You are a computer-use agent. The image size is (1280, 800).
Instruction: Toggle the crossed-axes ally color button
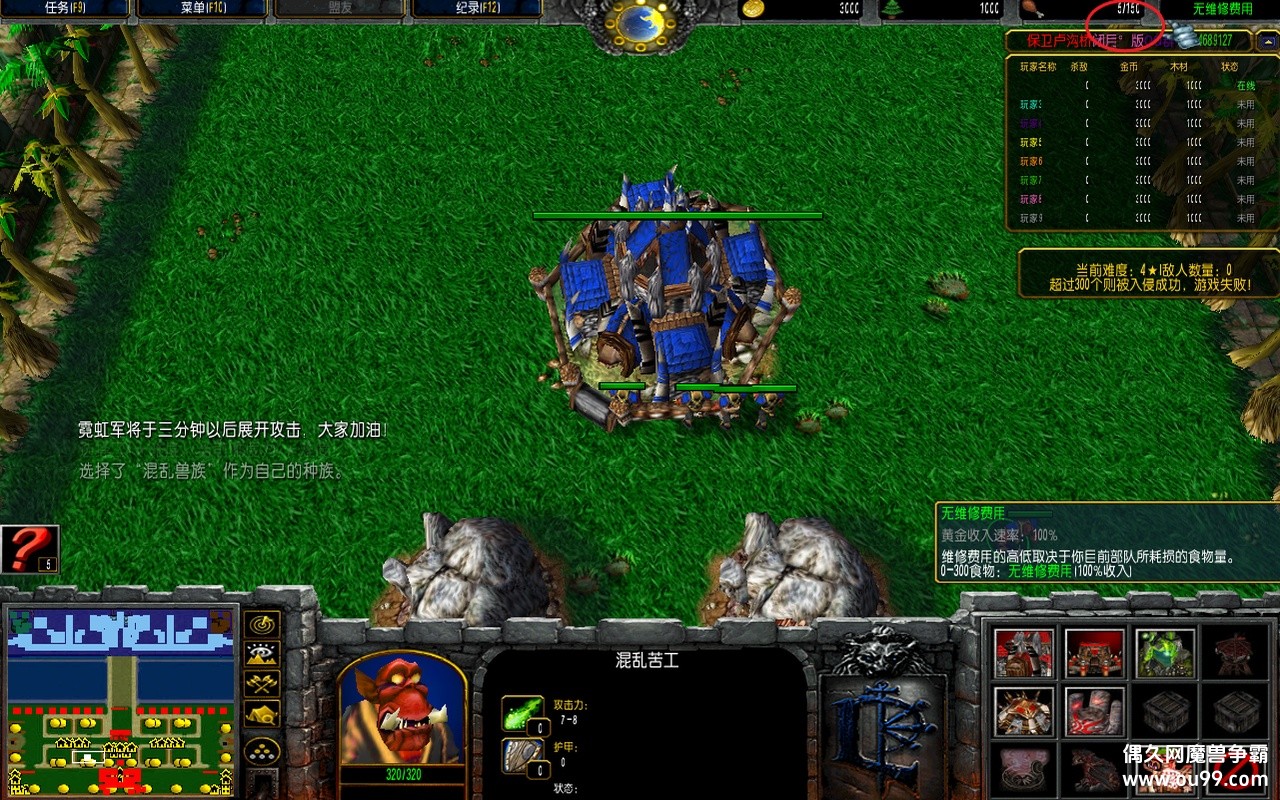tap(263, 684)
